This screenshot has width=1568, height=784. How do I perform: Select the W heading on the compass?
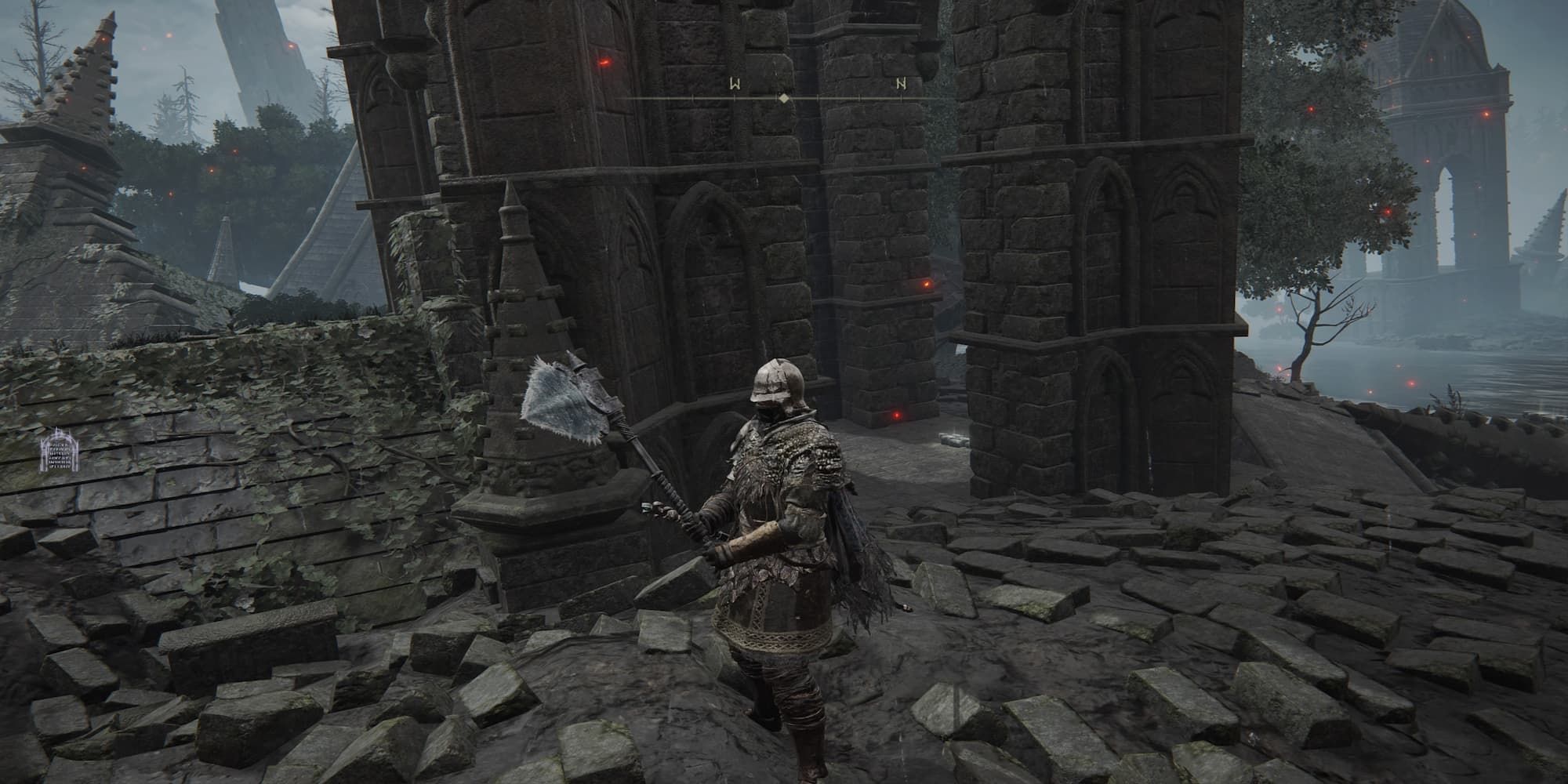[x=735, y=83]
